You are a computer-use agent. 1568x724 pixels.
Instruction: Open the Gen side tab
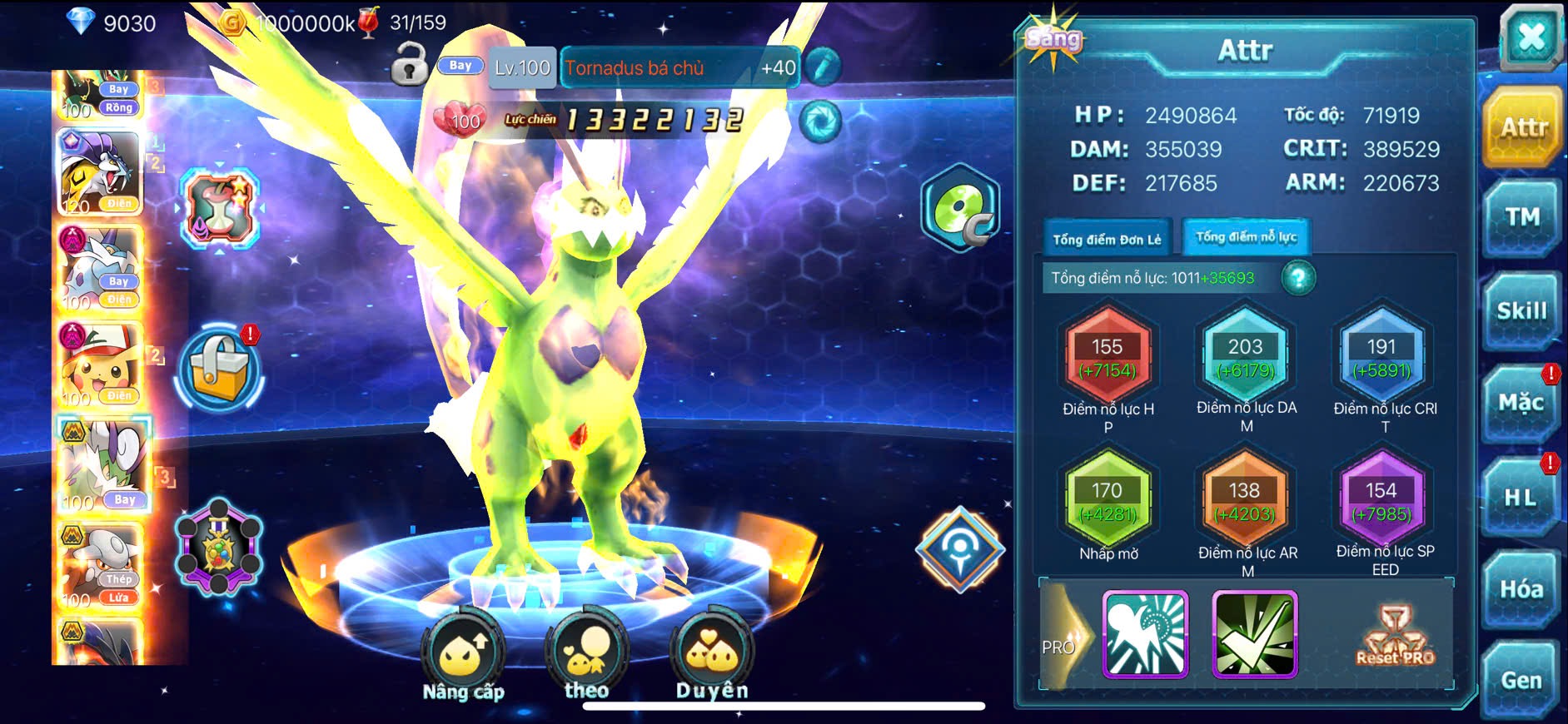(1521, 681)
